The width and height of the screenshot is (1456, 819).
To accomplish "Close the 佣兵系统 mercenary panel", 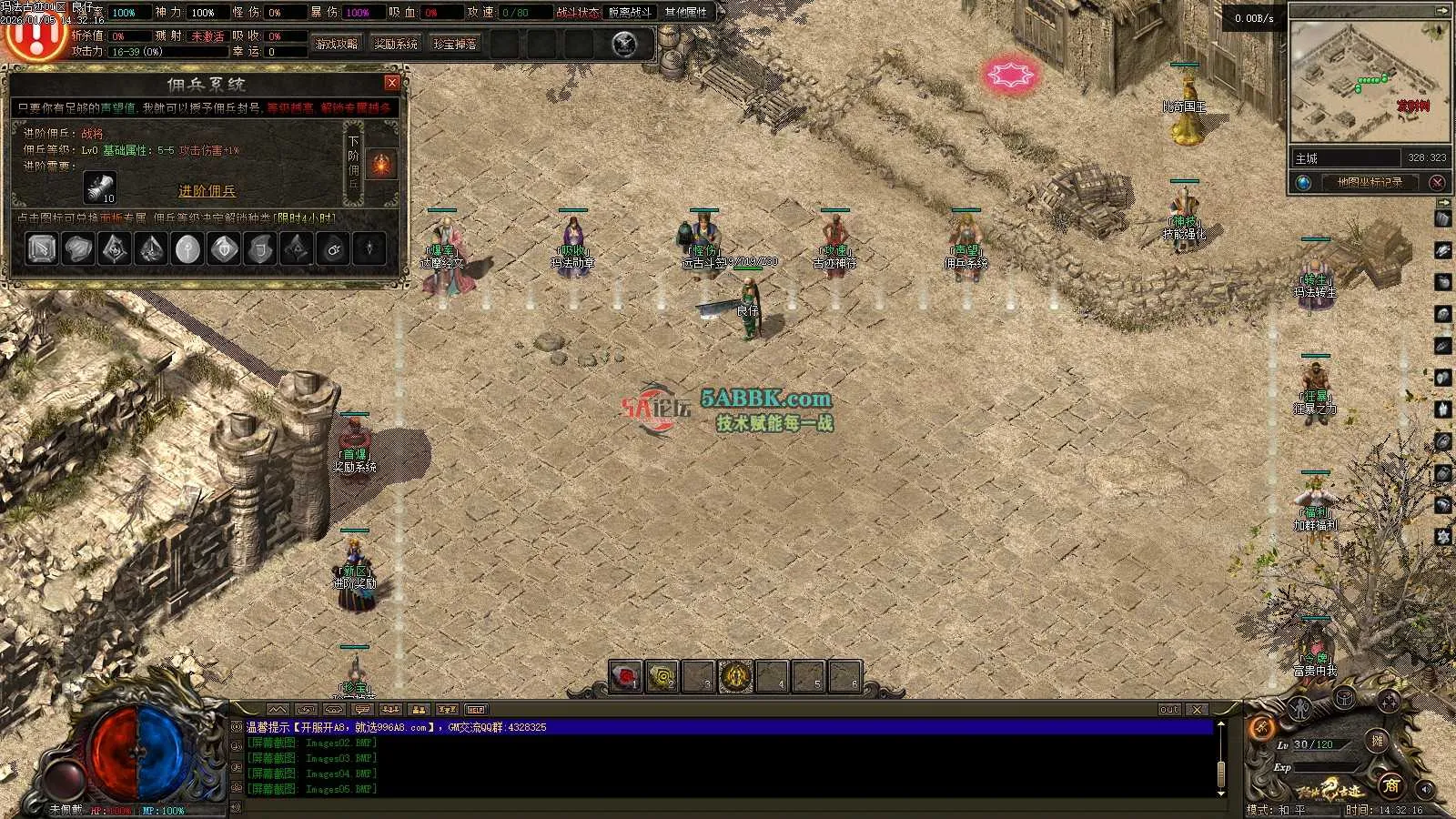I will (x=392, y=83).
